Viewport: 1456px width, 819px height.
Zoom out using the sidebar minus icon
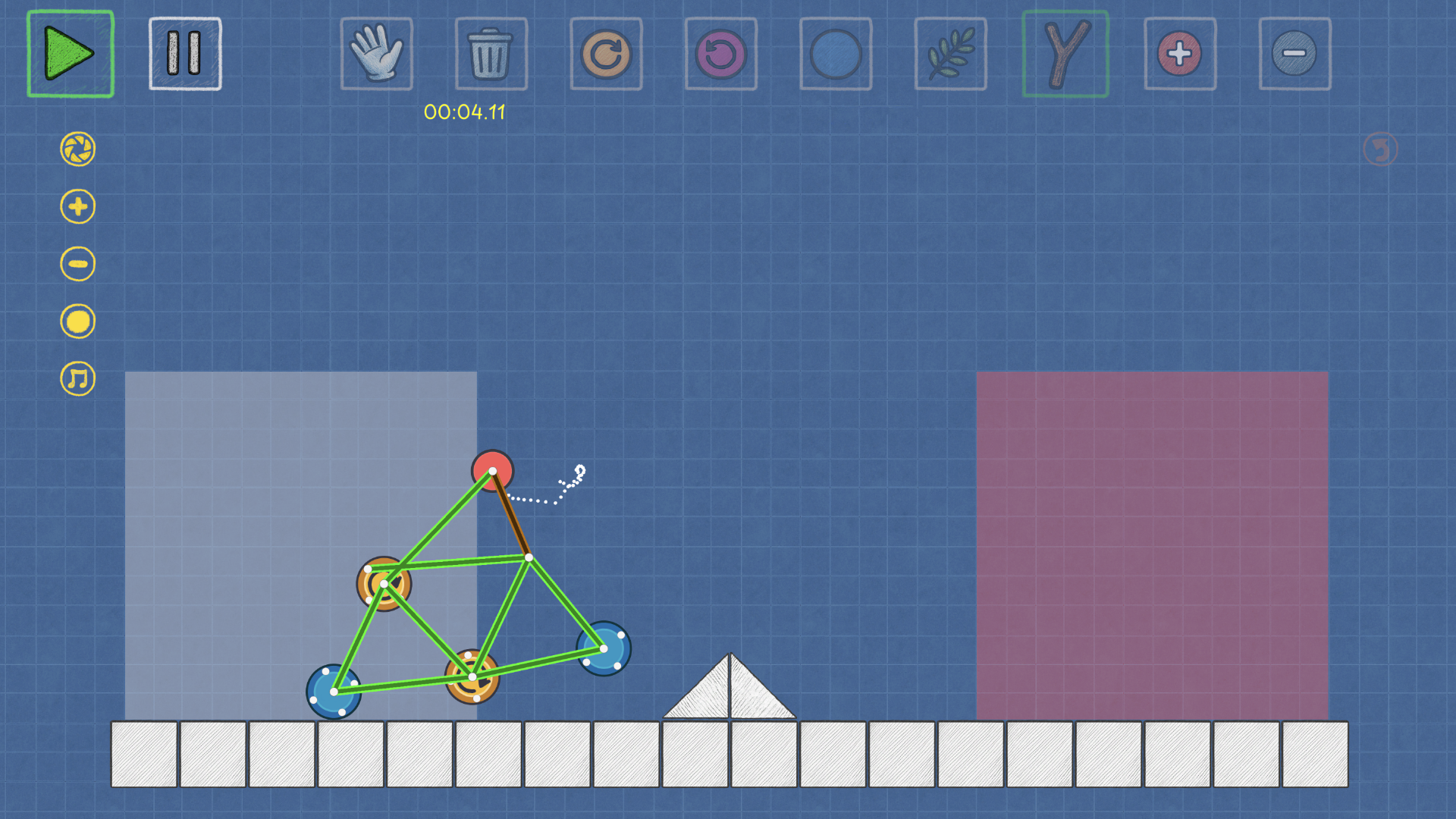(x=77, y=264)
